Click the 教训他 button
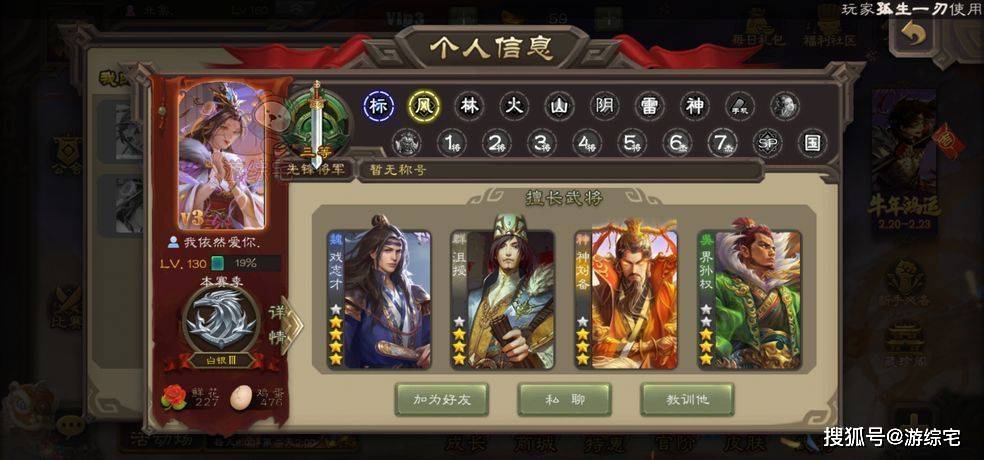This screenshot has height=460, width=984. (x=687, y=399)
